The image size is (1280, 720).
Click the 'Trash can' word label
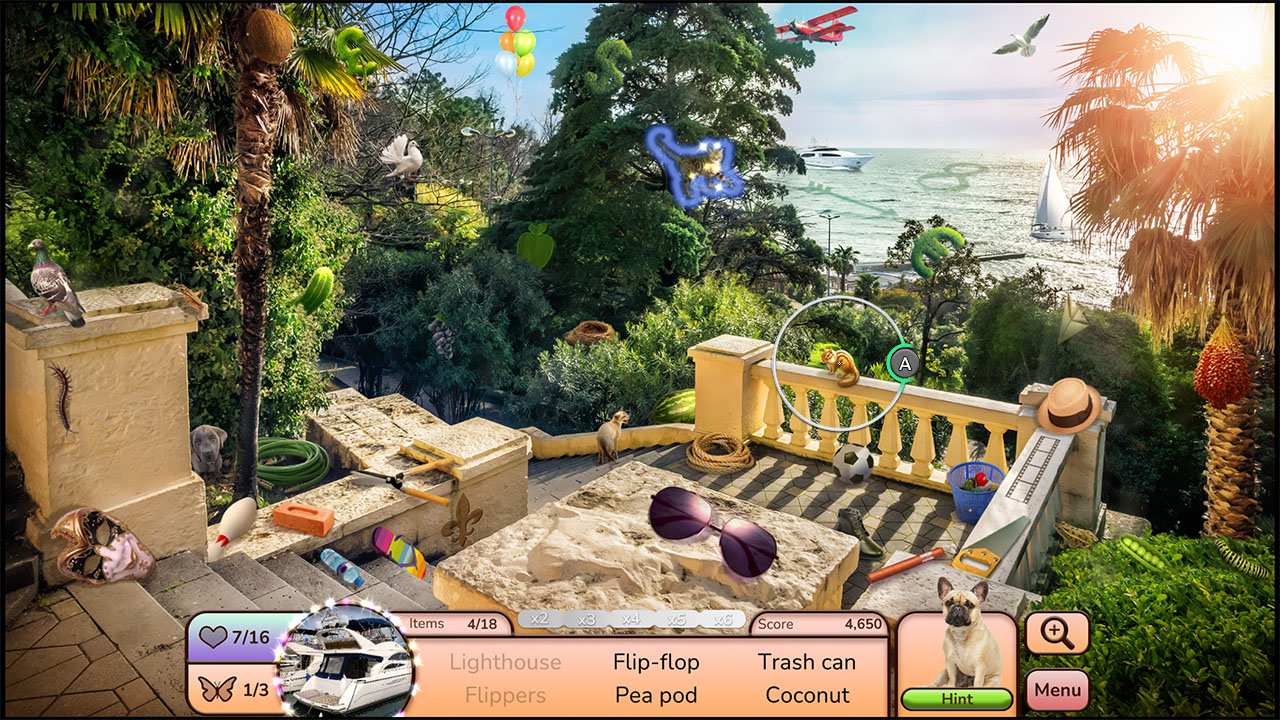click(x=806, y=662)
